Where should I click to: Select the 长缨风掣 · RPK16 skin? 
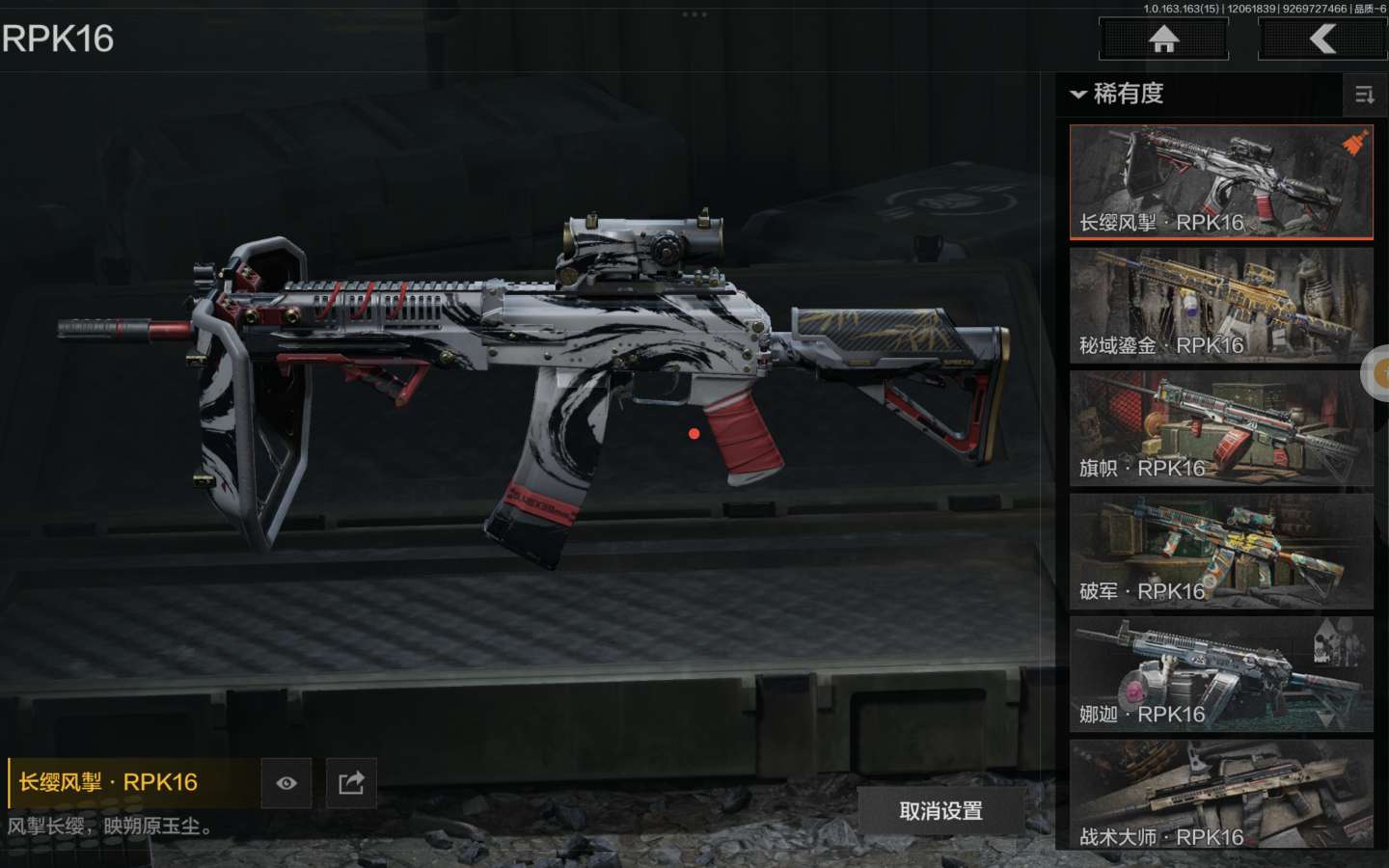coord(1220,182)
